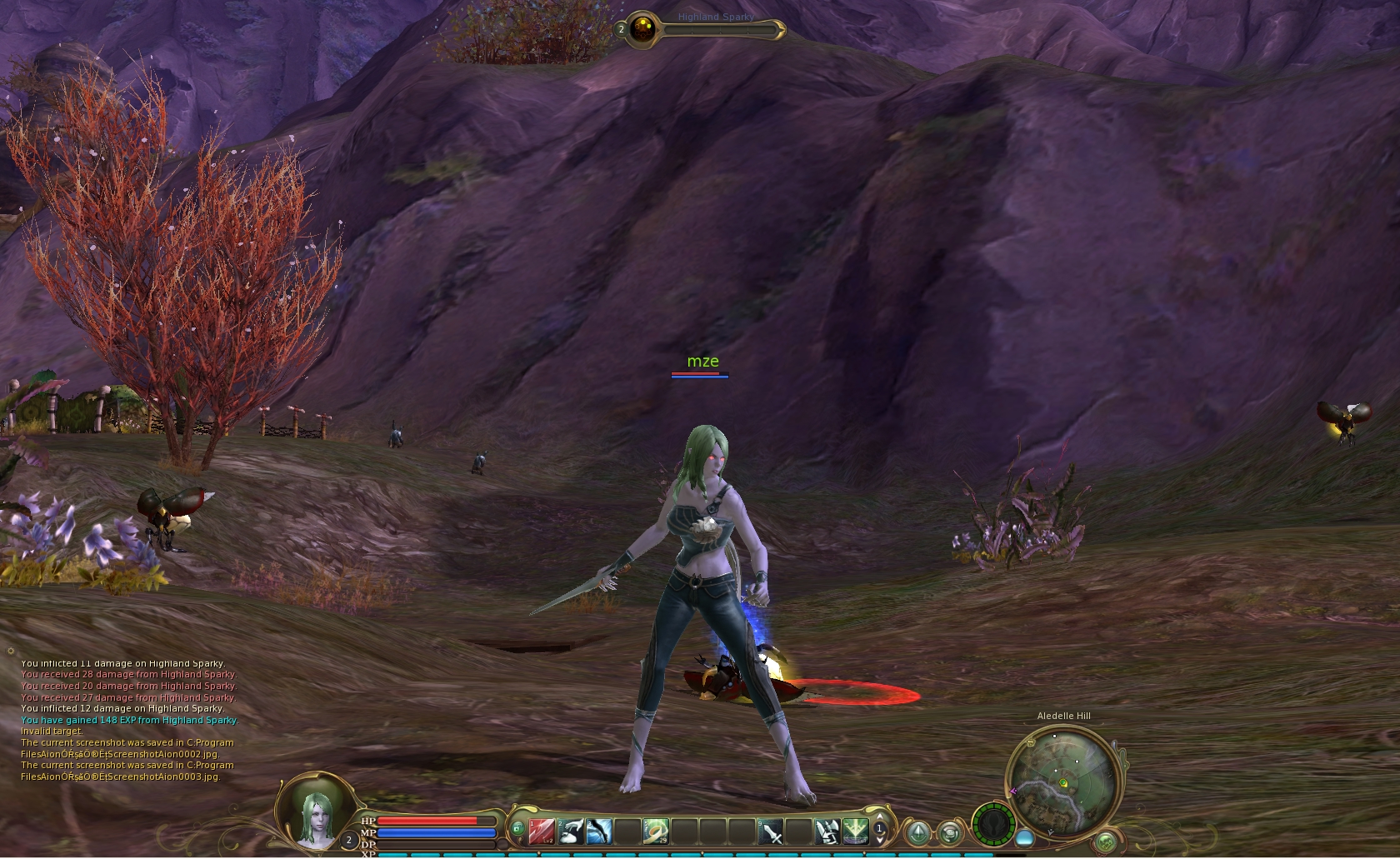Activate the blue wing skill
Screen dimensions: 1400x859
tap(600, 831)
